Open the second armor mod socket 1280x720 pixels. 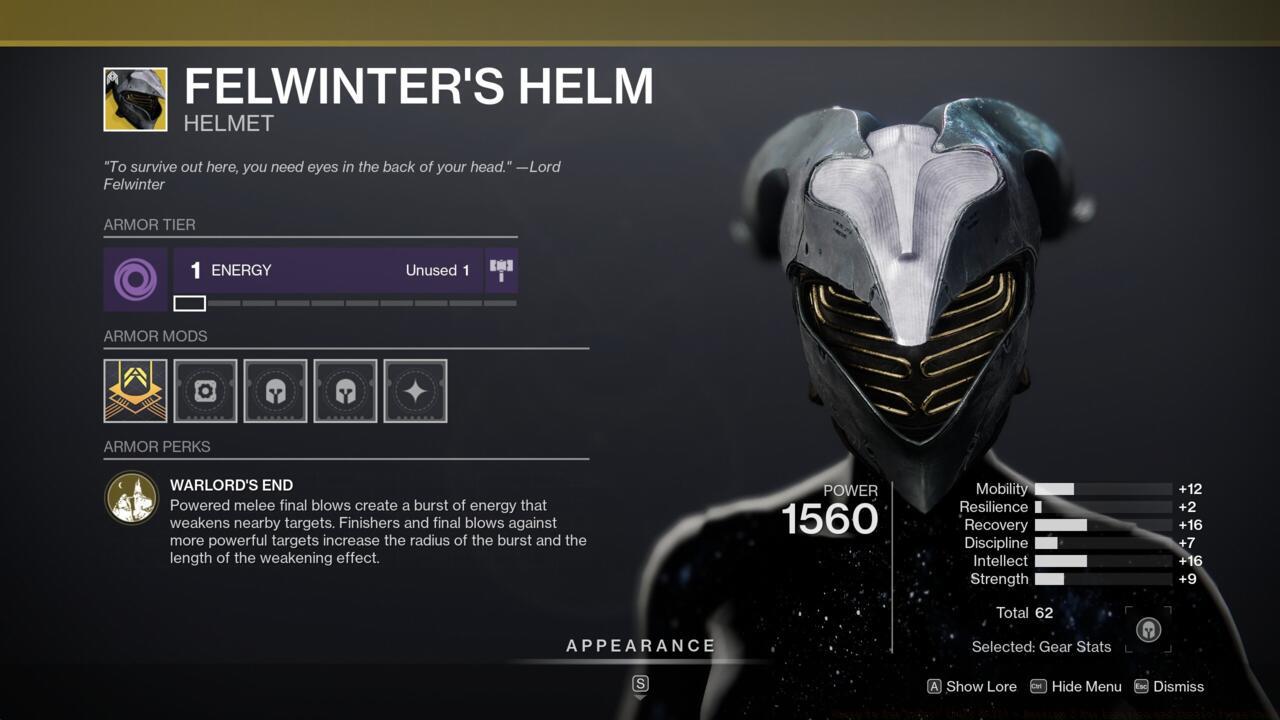205,391
